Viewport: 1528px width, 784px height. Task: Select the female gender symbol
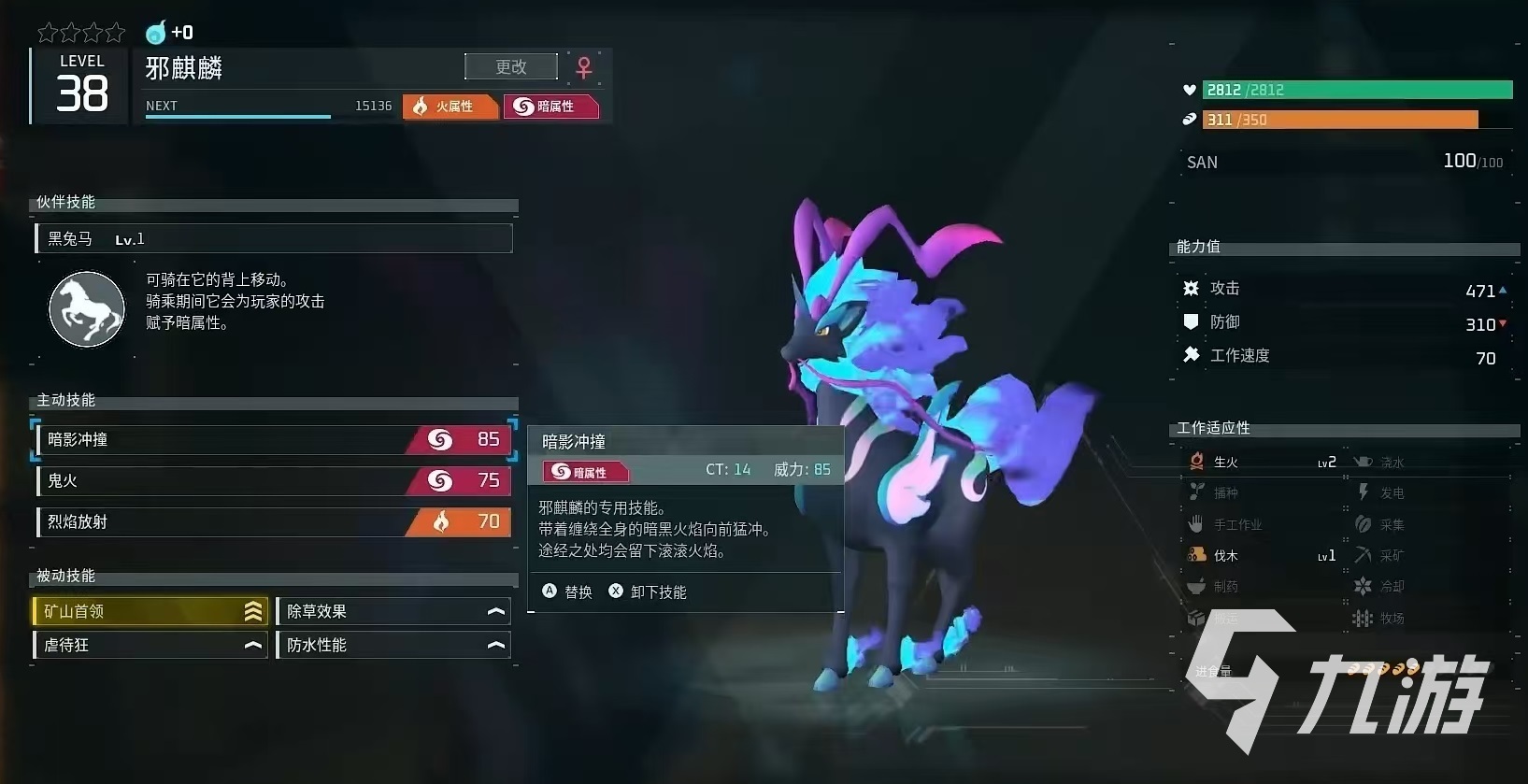pos(583,65)
